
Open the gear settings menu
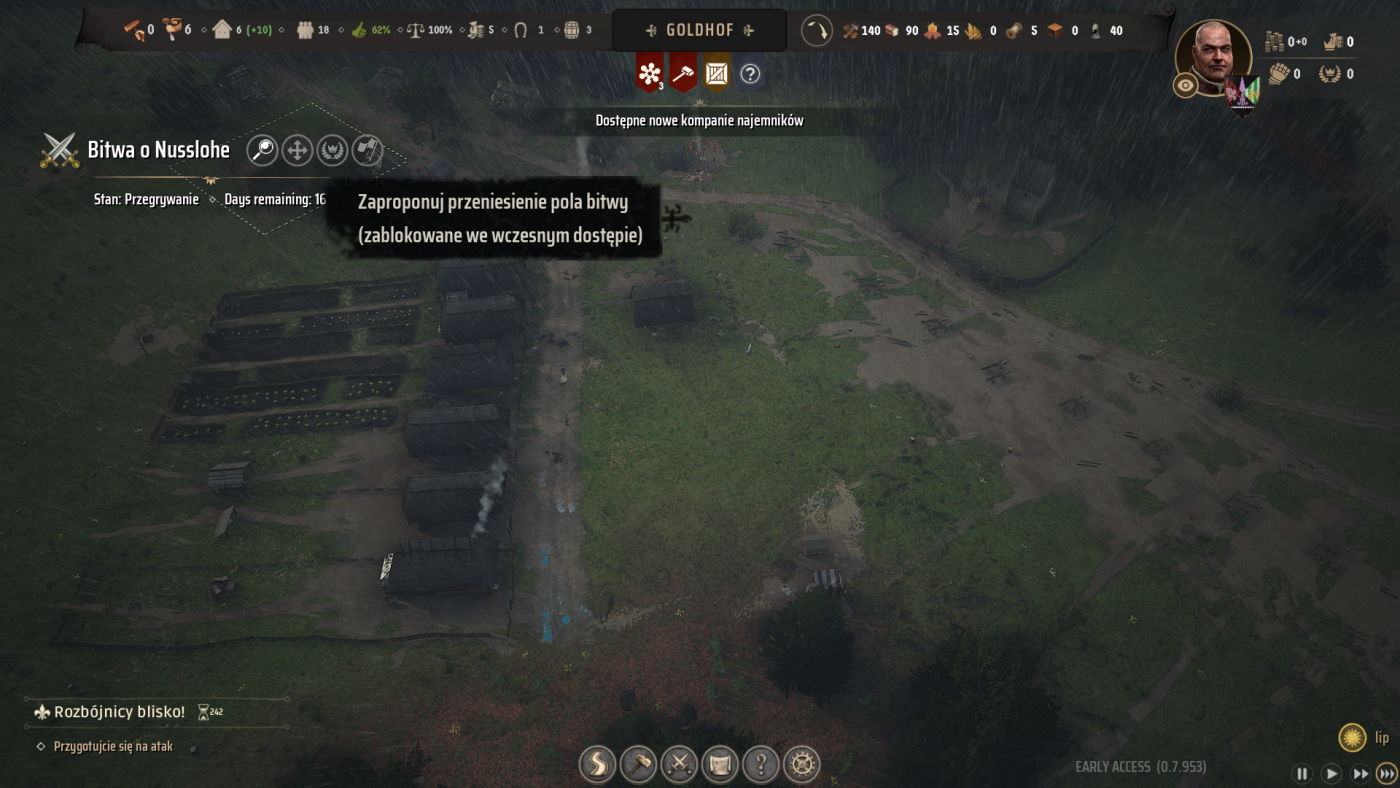pos(802,765)
